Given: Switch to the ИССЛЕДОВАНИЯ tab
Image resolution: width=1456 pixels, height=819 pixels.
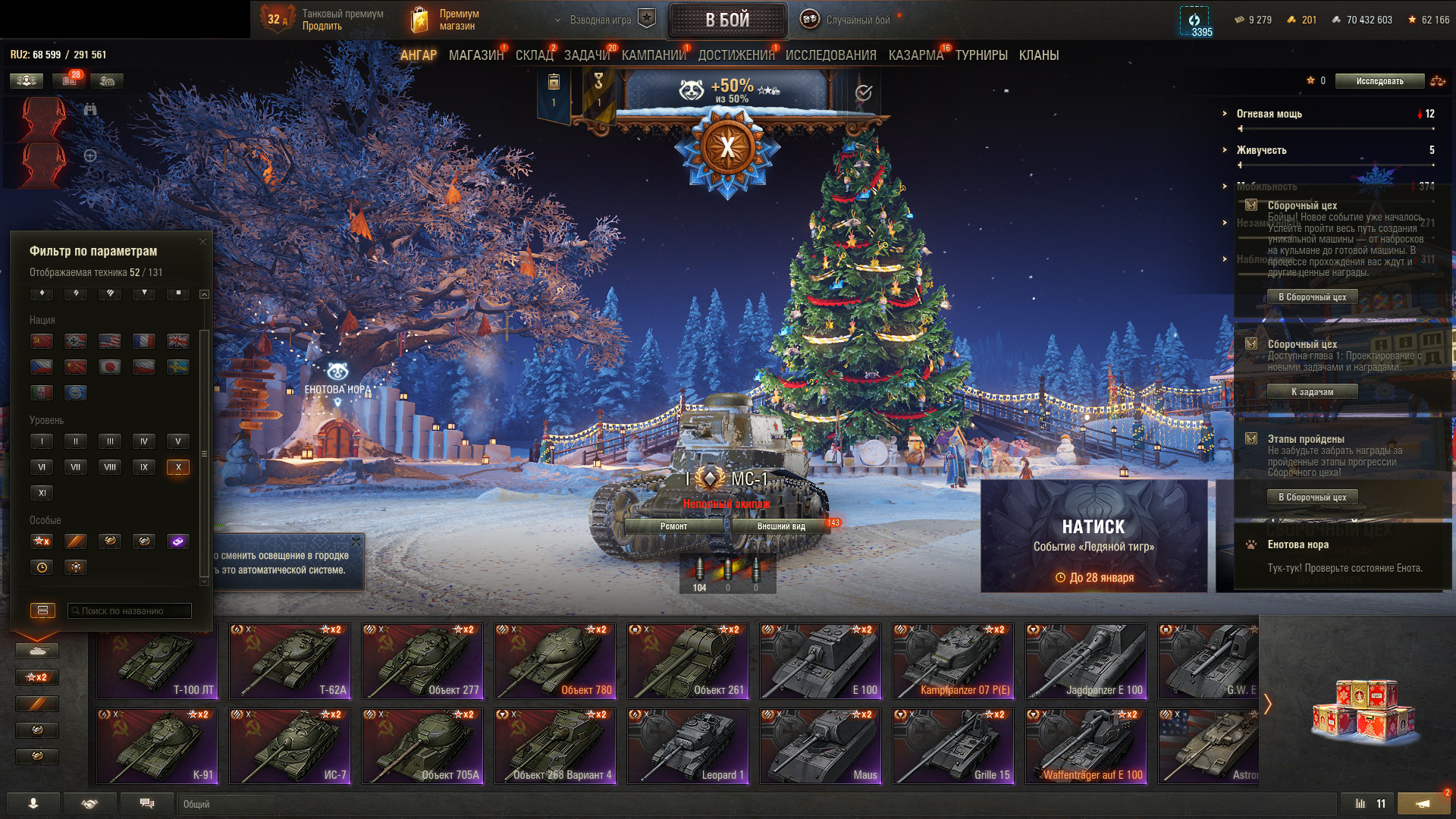Looking at the screenshot, I should pyautogui.click(x=830, y=55).
